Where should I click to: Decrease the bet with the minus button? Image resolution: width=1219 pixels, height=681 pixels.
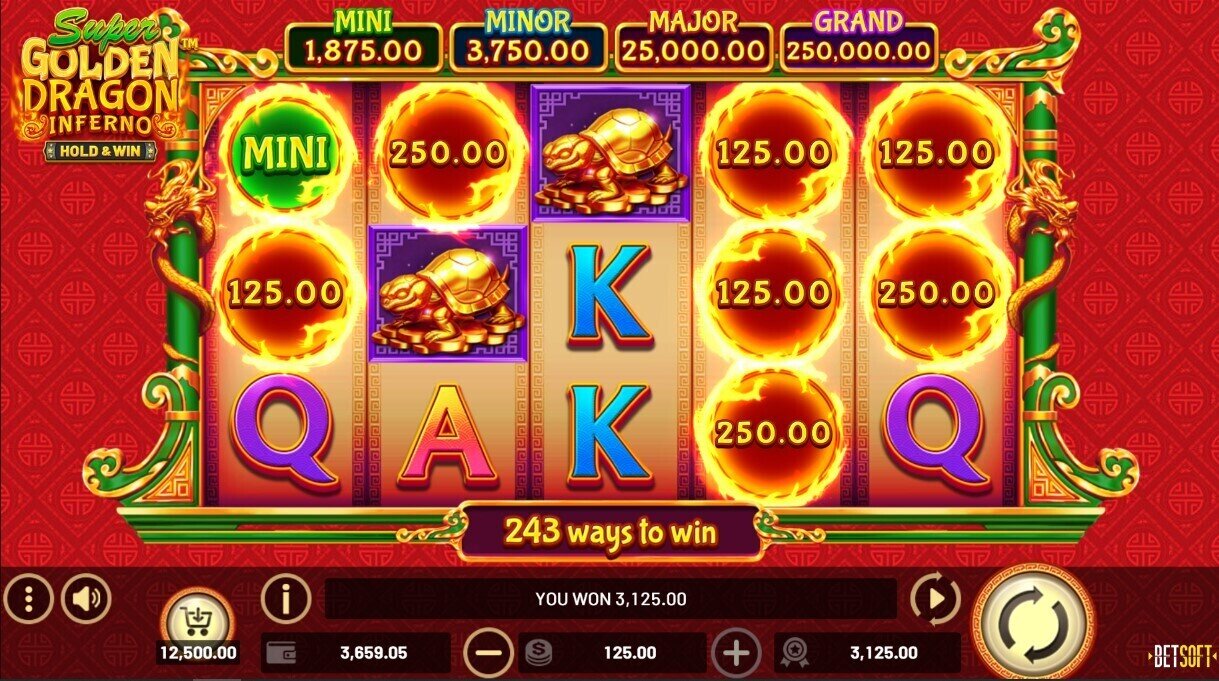point(489,654)
